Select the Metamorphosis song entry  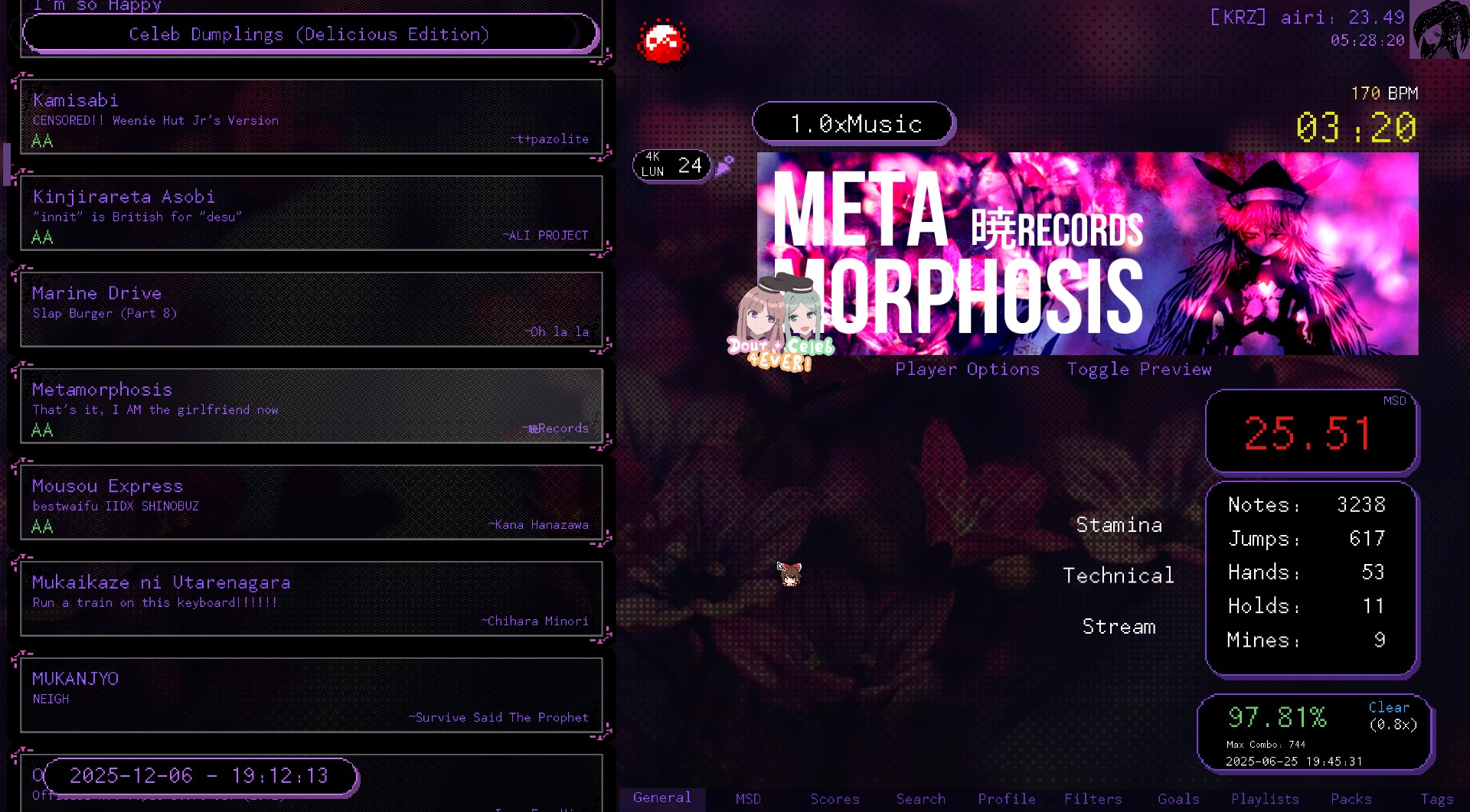click(x=311, y=406)
